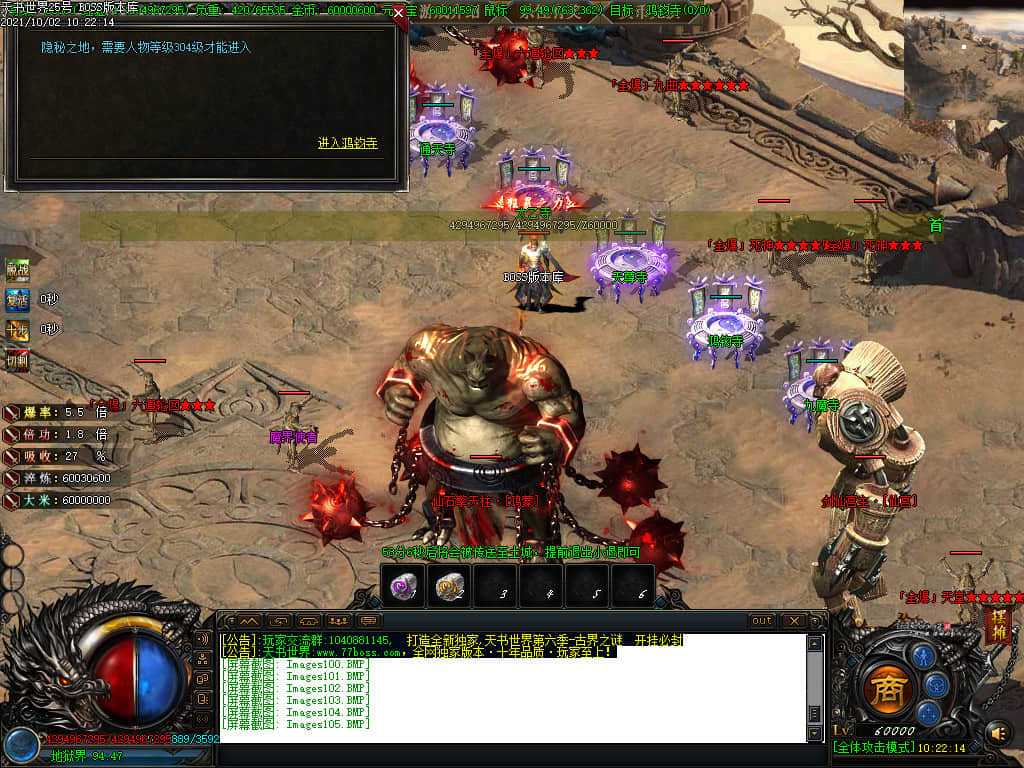
Task: Activate the 十步 skill icon
Action: coord(17,329)
